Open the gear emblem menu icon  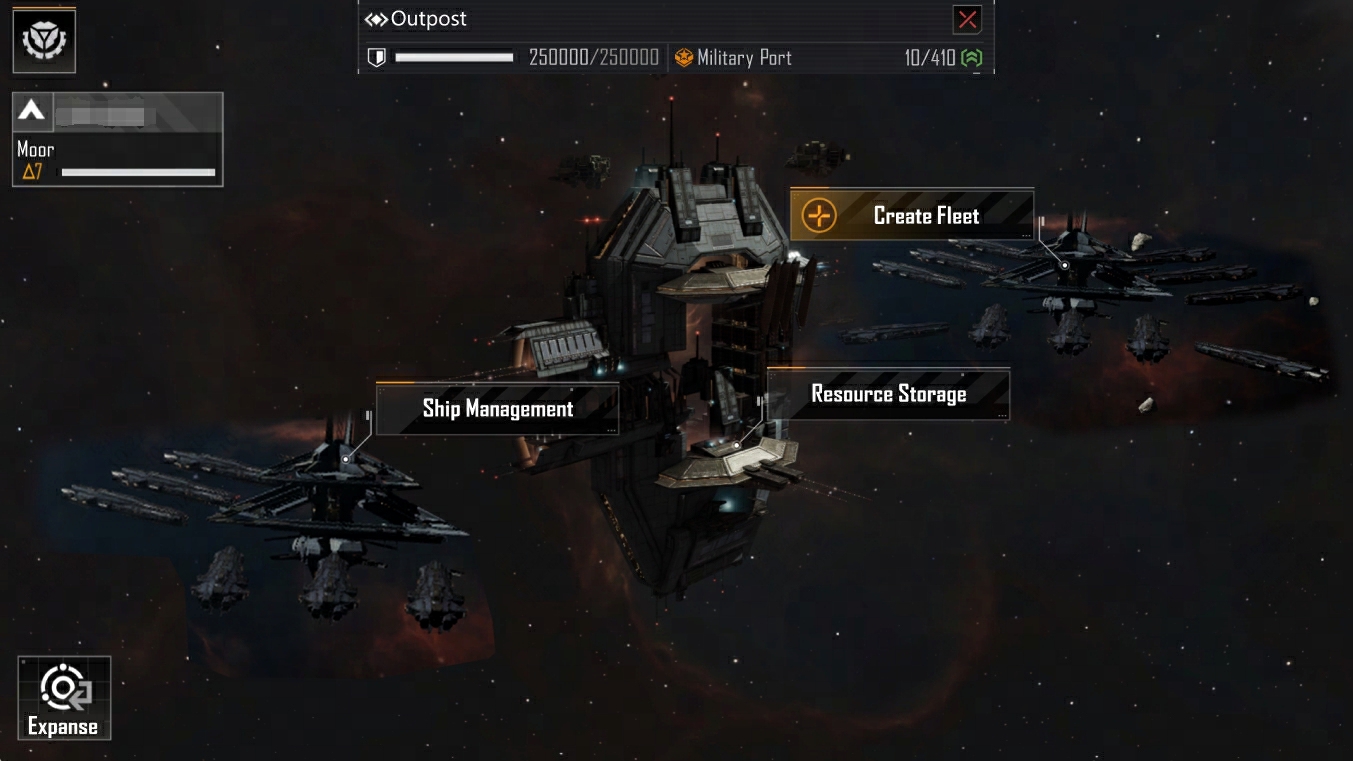click(x=44, y=41)
